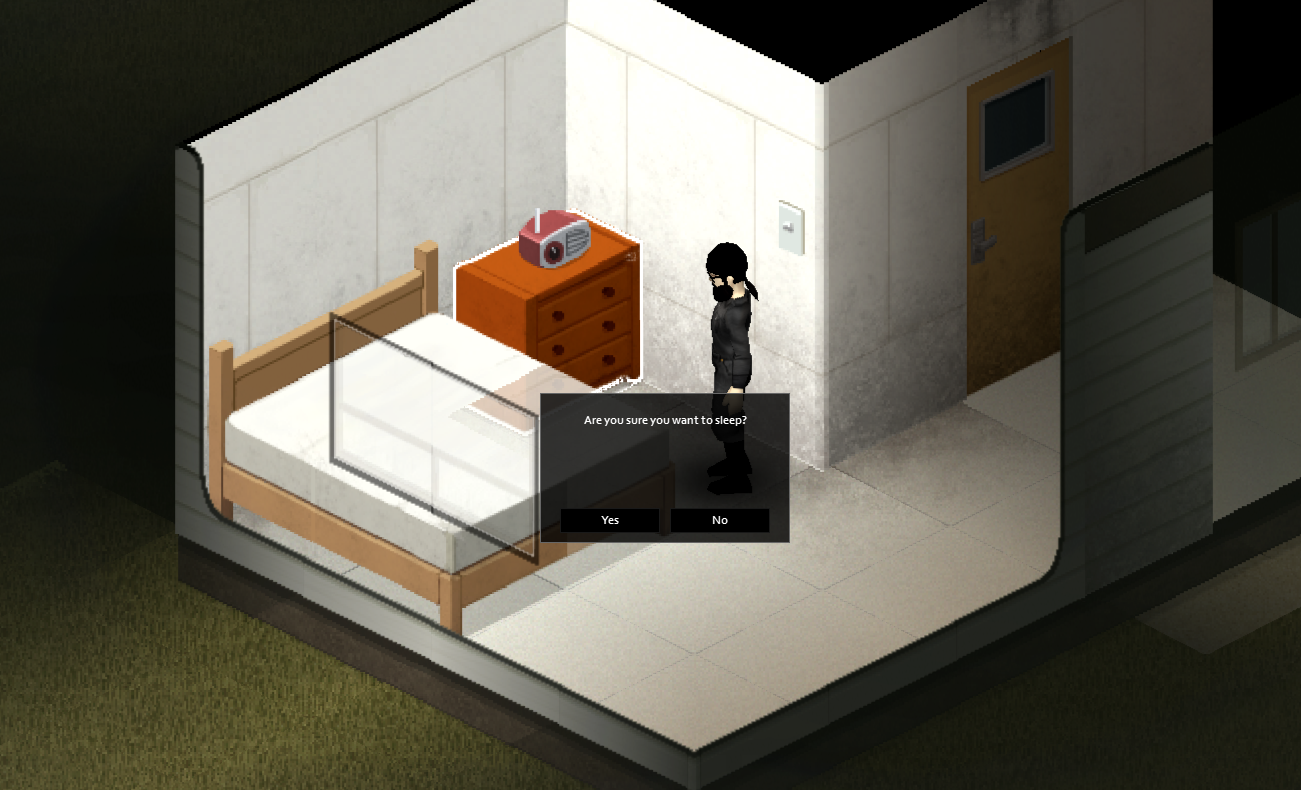Image resolution: width=1301 pixels, height=790 pixels.
Task: Click the radio's speaker grille
Action: coord(575,240)
